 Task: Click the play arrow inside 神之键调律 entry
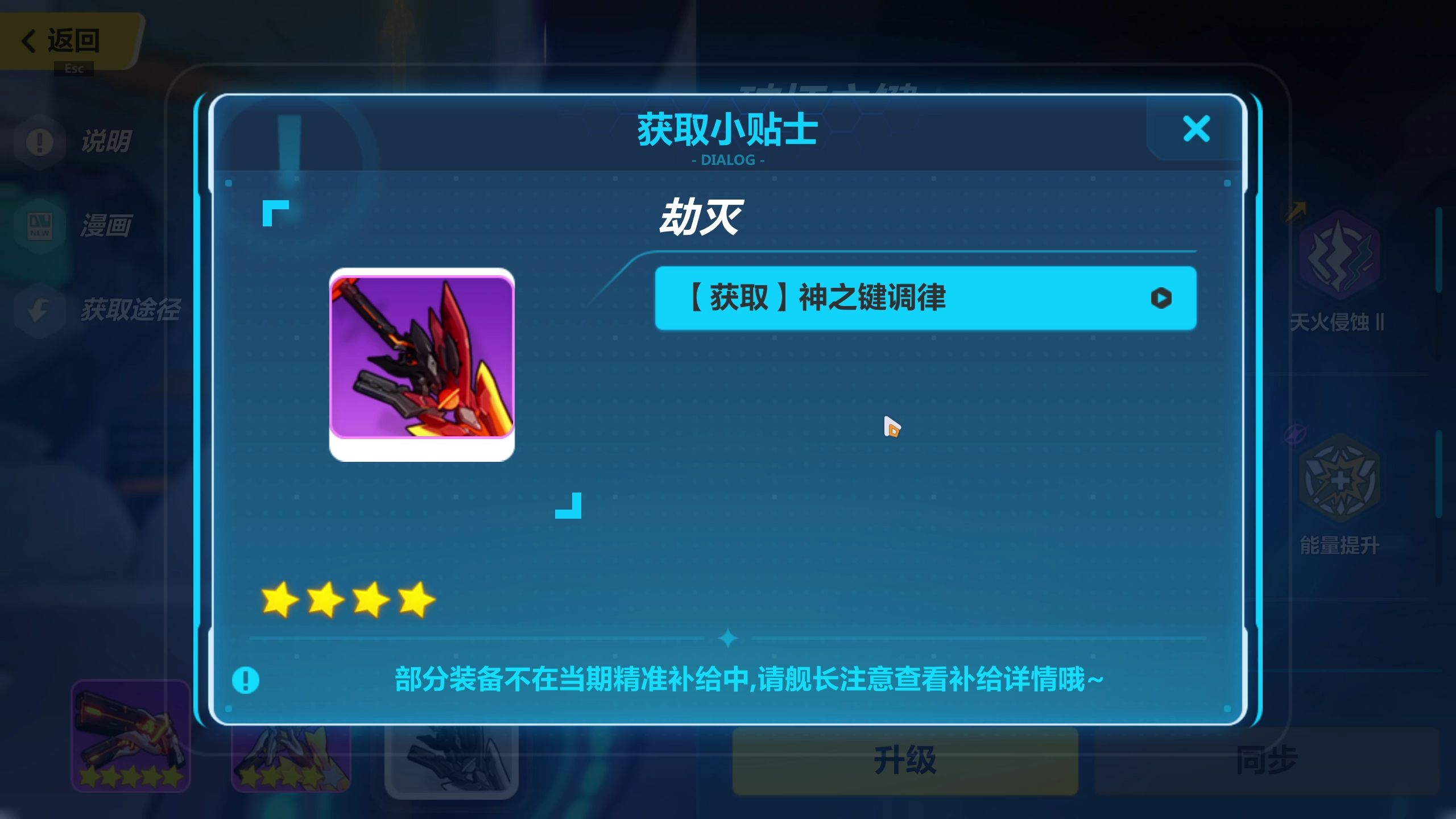click(1163, 298)
